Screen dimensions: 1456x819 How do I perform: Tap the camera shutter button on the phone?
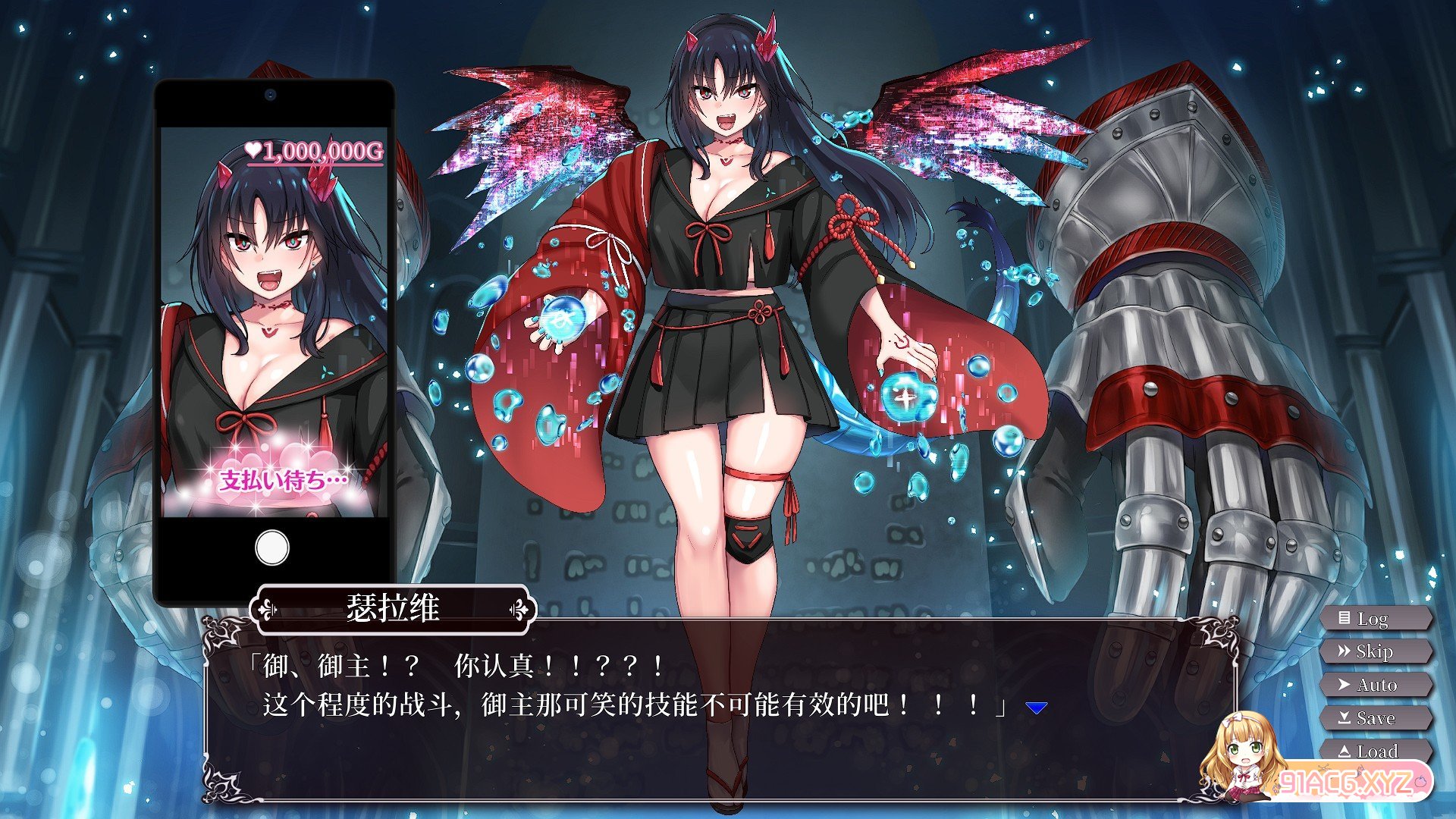pyautogui.click(x=271, y=548)
